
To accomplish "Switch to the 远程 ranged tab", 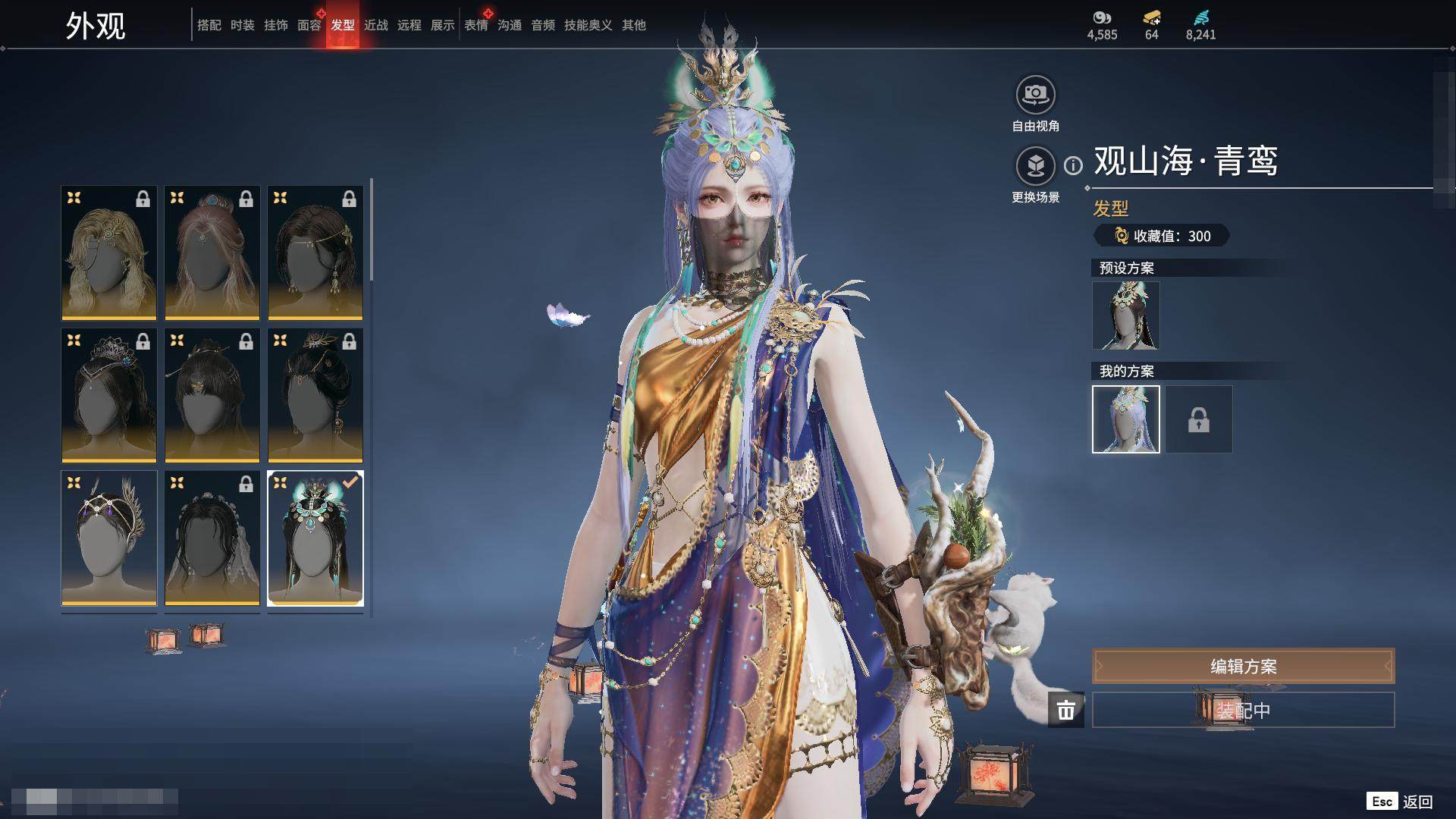I will pyautogui.click(x=409, y=25).
